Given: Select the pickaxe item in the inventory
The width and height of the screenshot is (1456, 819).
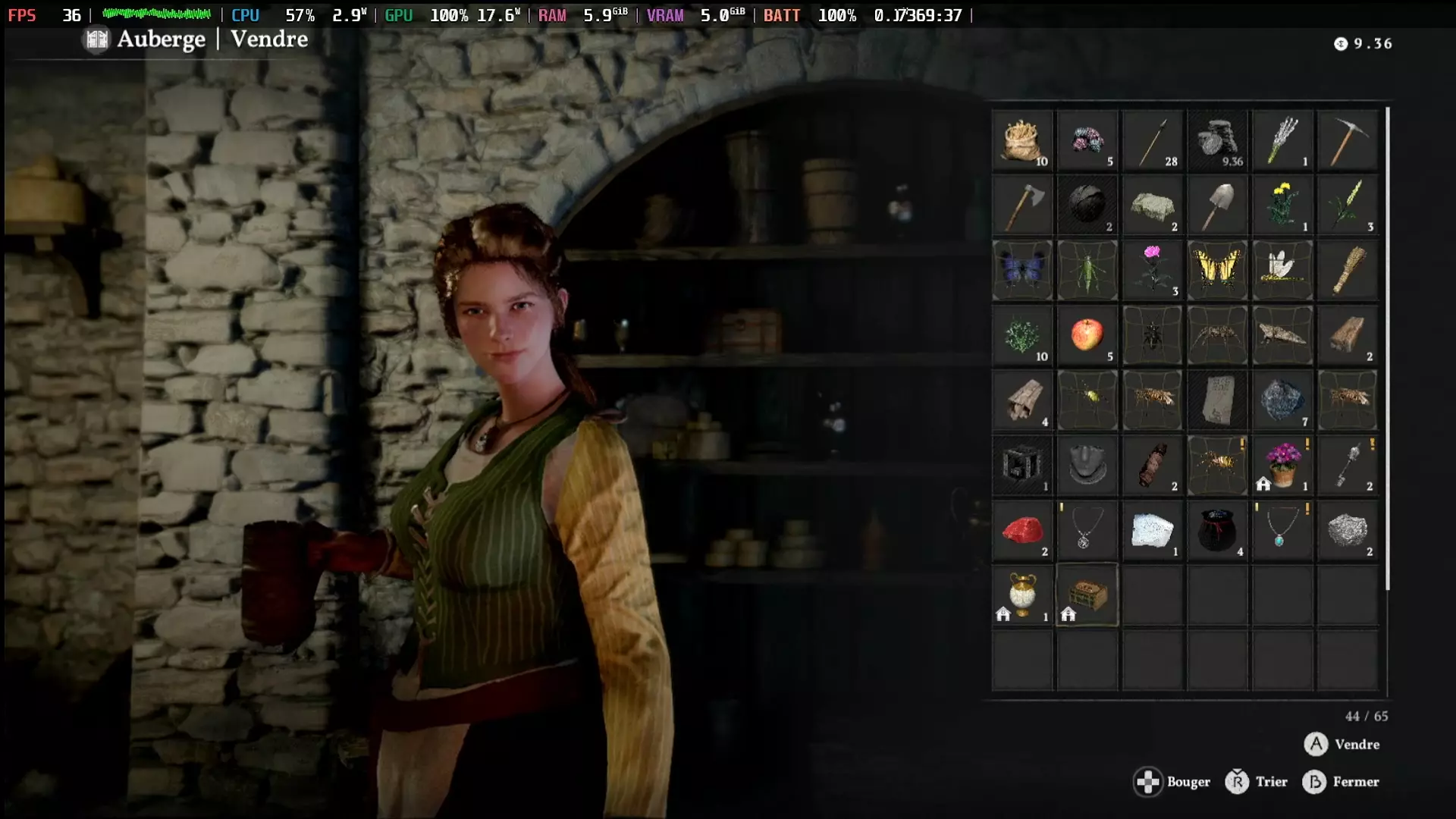Looking at the screenshot, I should tap(1348, 141).
